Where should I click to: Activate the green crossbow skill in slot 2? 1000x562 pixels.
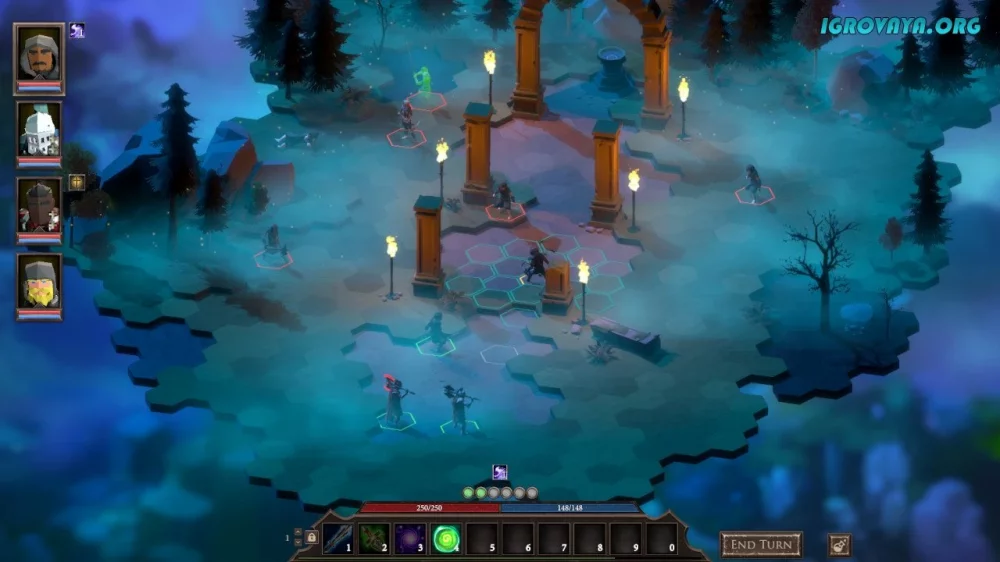(374, 538)
